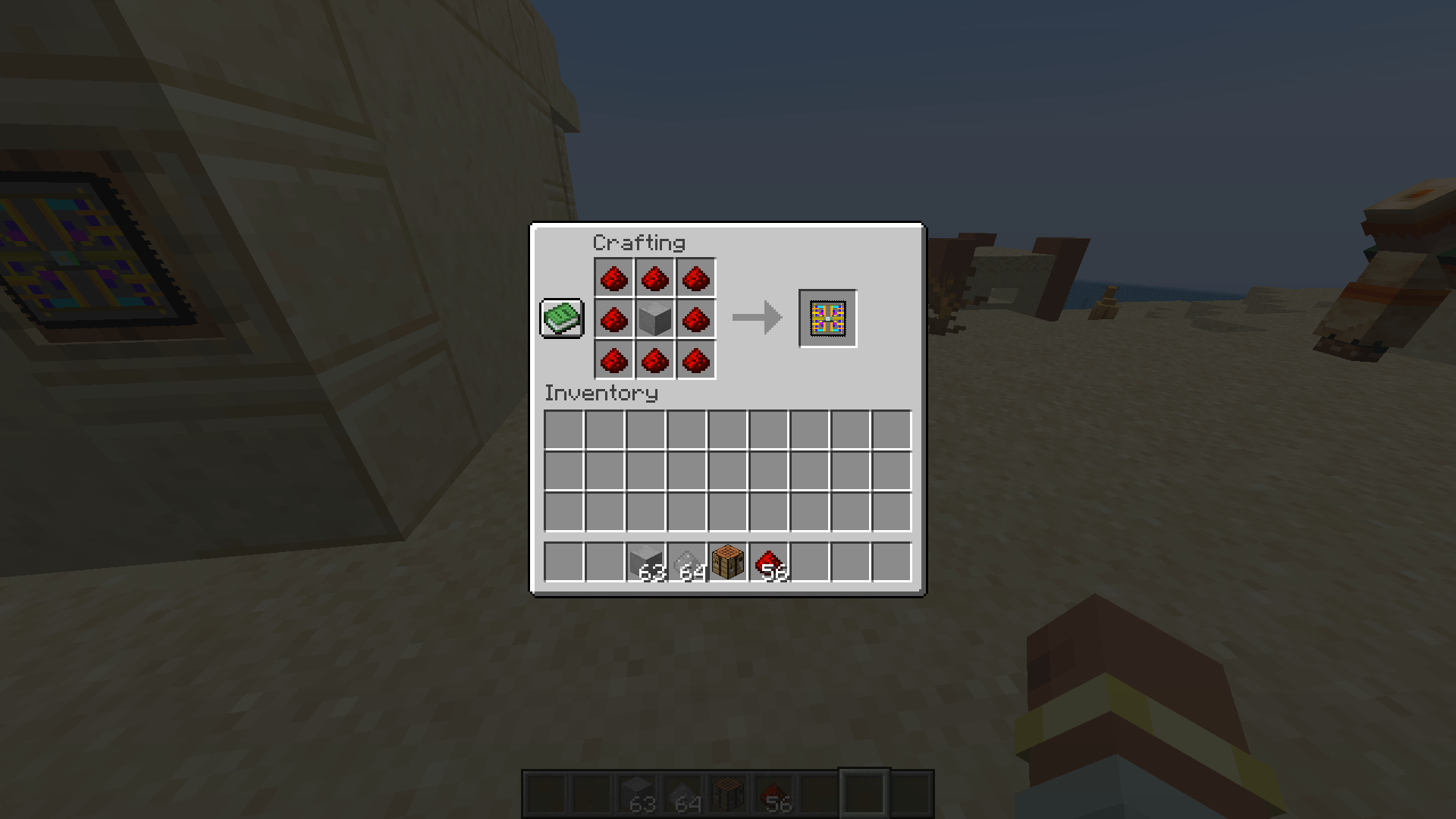
Task: Click redstone dust in bottom-left crafting slot
Action: pos(614,359)
